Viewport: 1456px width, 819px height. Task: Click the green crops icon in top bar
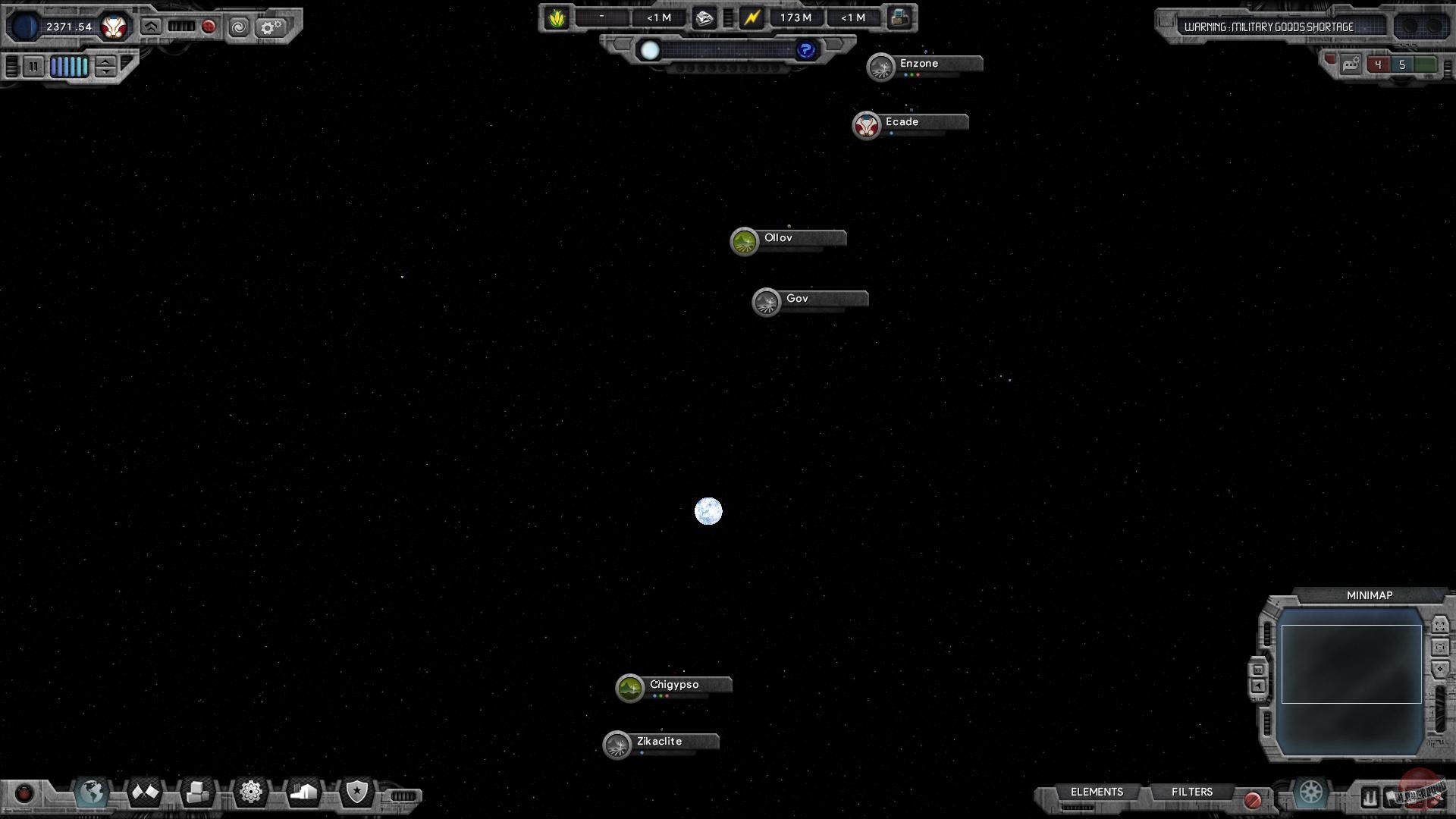point(556,17)
